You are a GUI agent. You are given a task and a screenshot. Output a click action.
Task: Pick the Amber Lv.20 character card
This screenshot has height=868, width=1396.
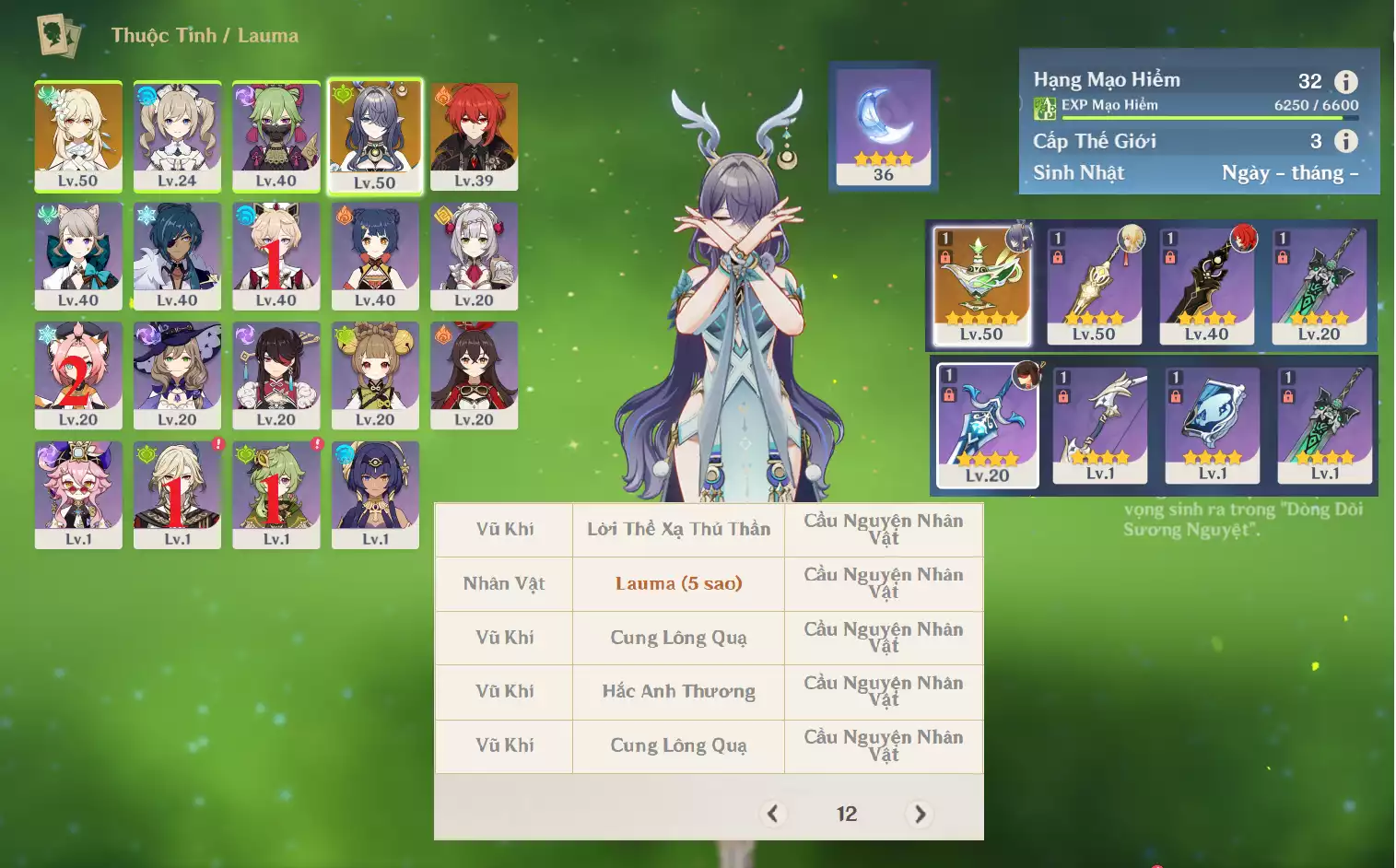[474, 375]
